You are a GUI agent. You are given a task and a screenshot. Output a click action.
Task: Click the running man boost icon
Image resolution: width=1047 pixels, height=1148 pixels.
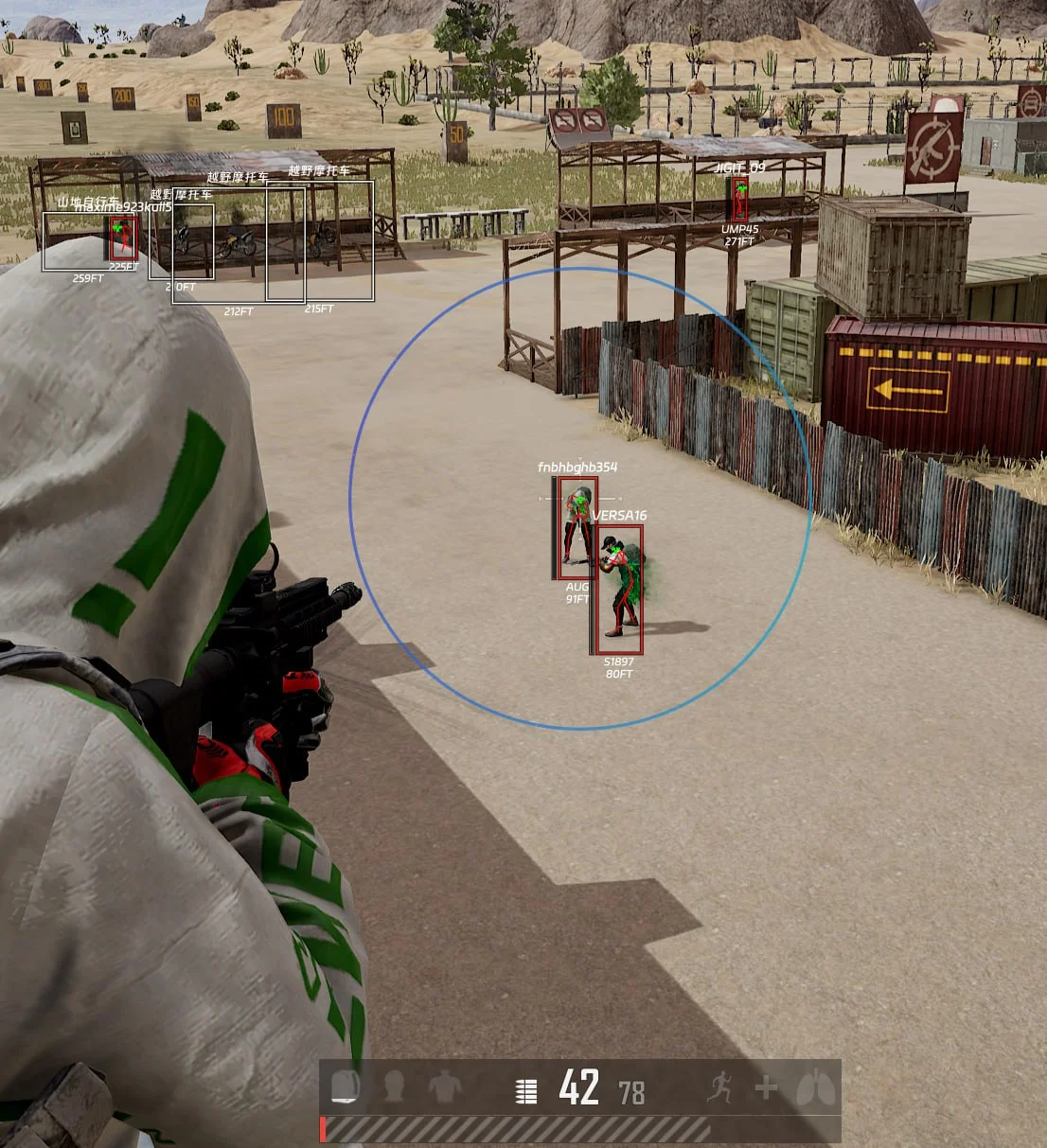tap(719, 1087)
